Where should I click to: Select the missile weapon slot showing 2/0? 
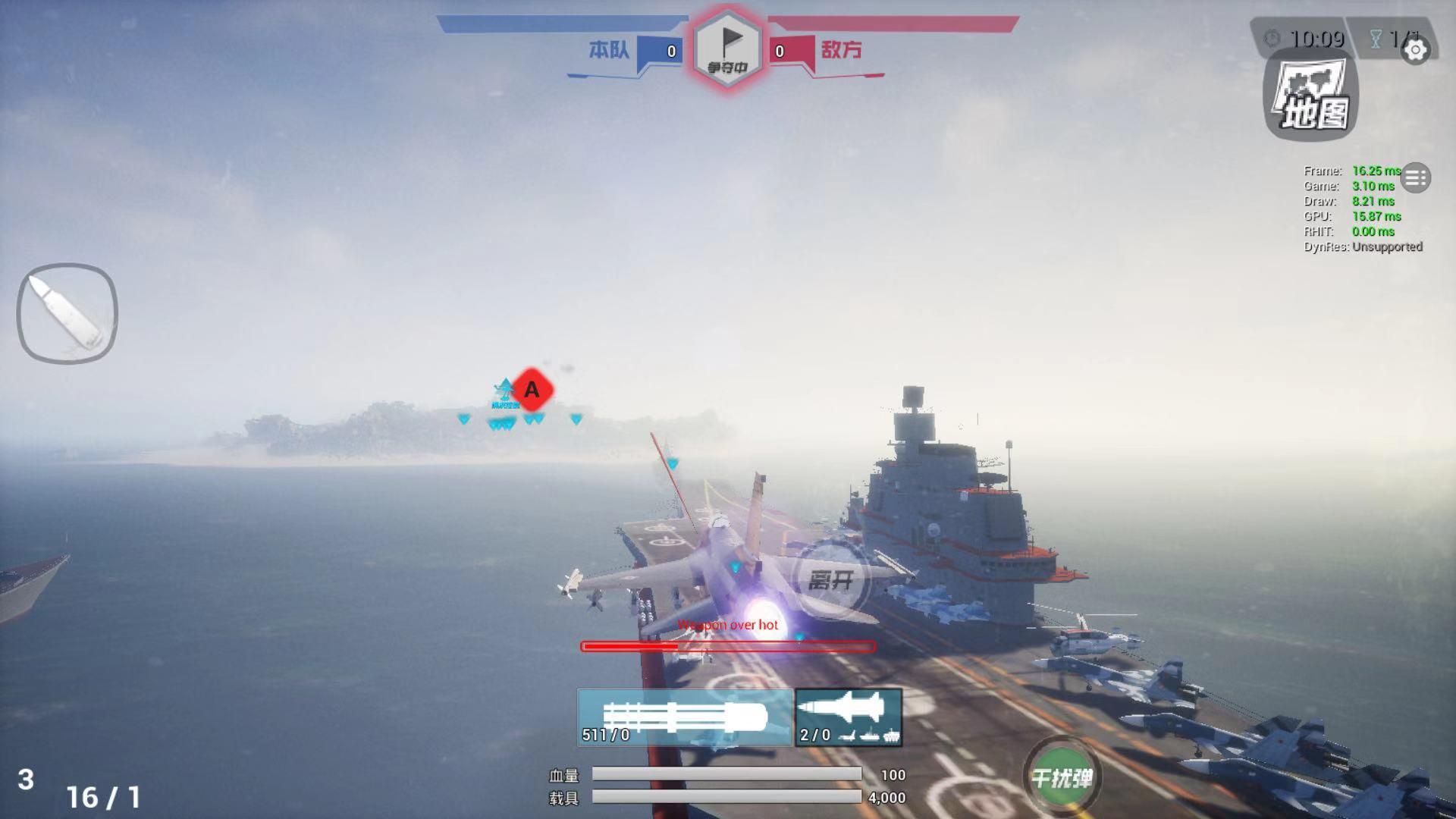[847, 715]
